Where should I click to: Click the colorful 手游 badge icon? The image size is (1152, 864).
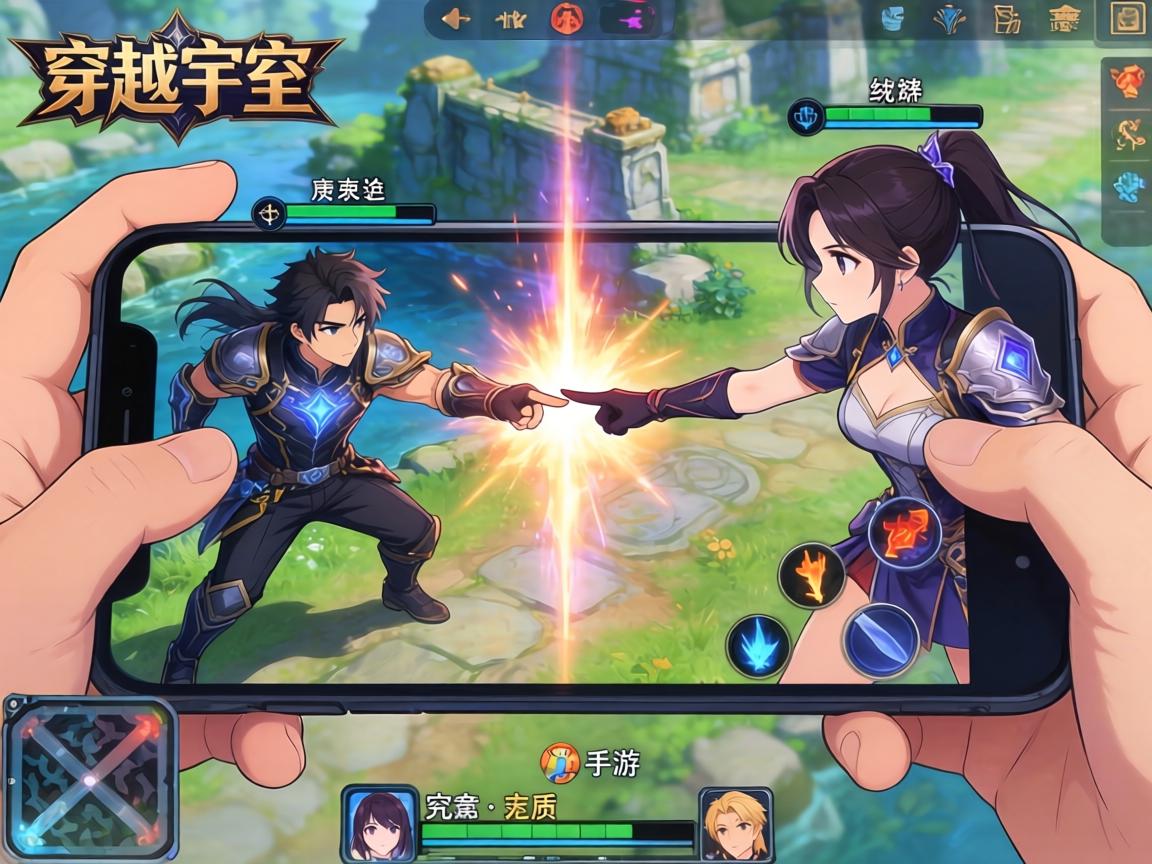click(x=558, y=764)
